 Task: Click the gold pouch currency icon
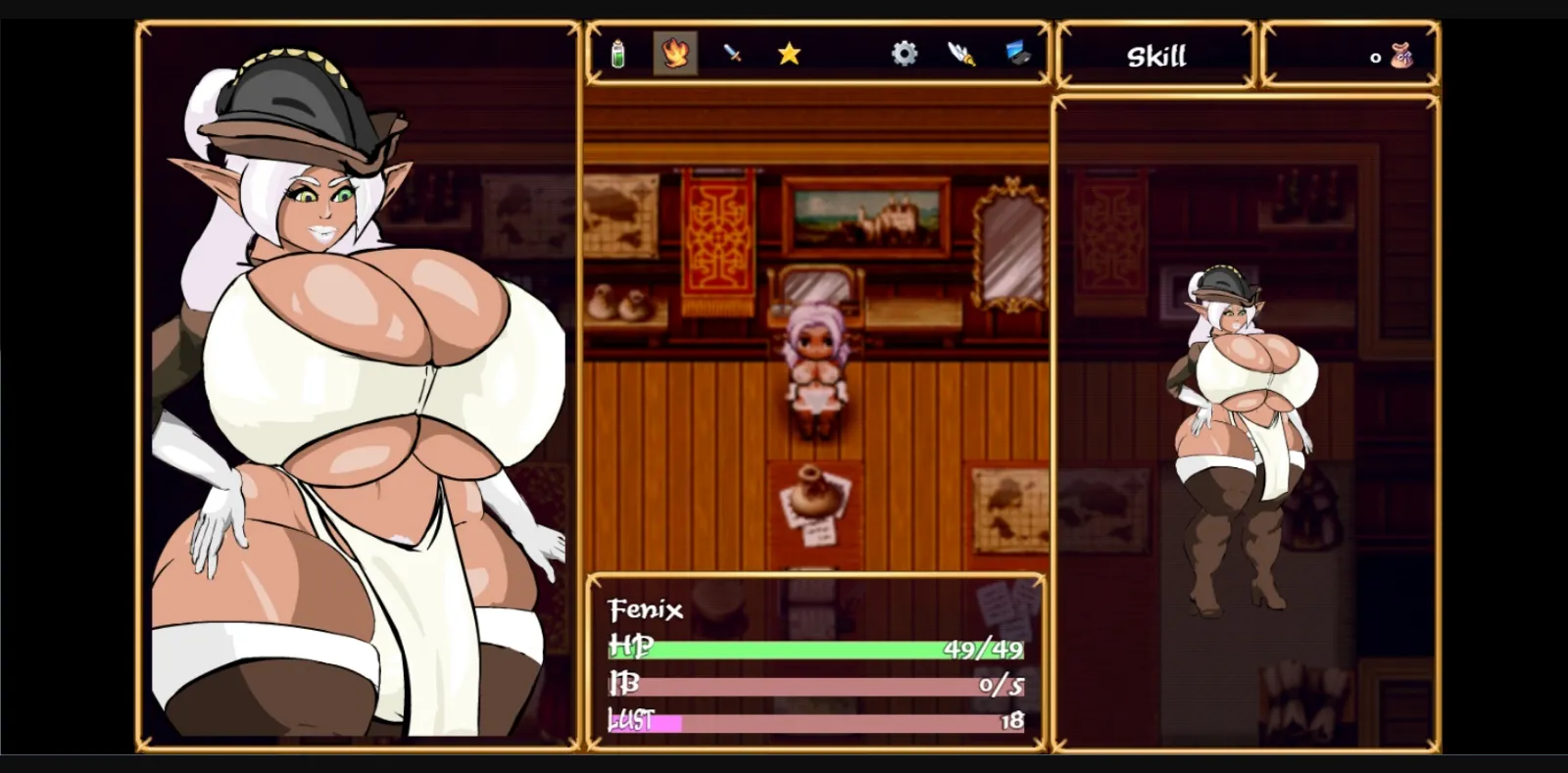1403,55
